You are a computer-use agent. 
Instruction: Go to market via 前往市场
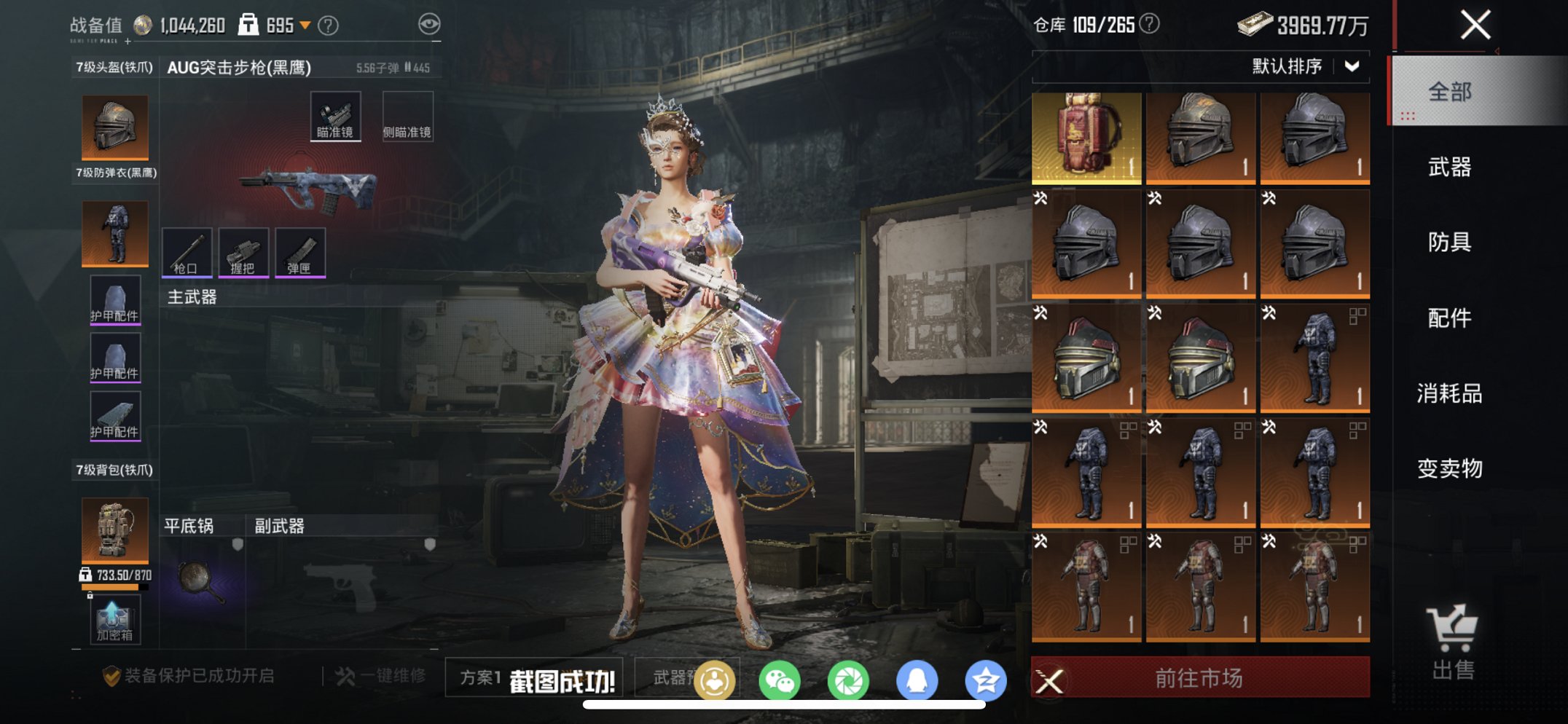point(1199,678)
